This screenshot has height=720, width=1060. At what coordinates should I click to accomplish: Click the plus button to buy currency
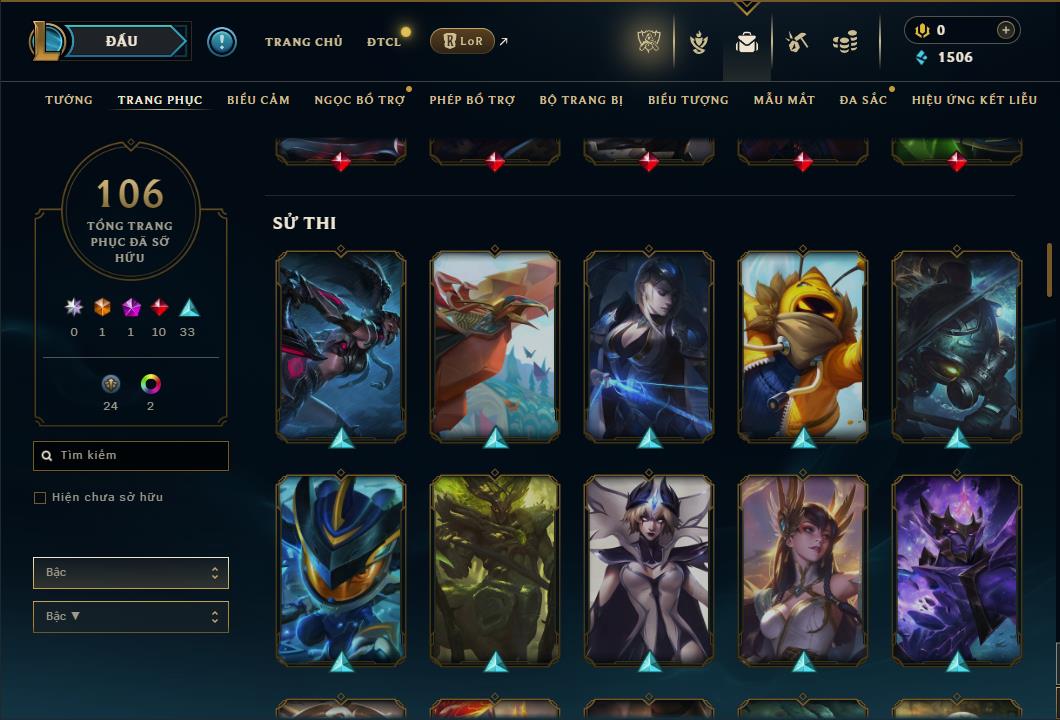coord(1006,30)
